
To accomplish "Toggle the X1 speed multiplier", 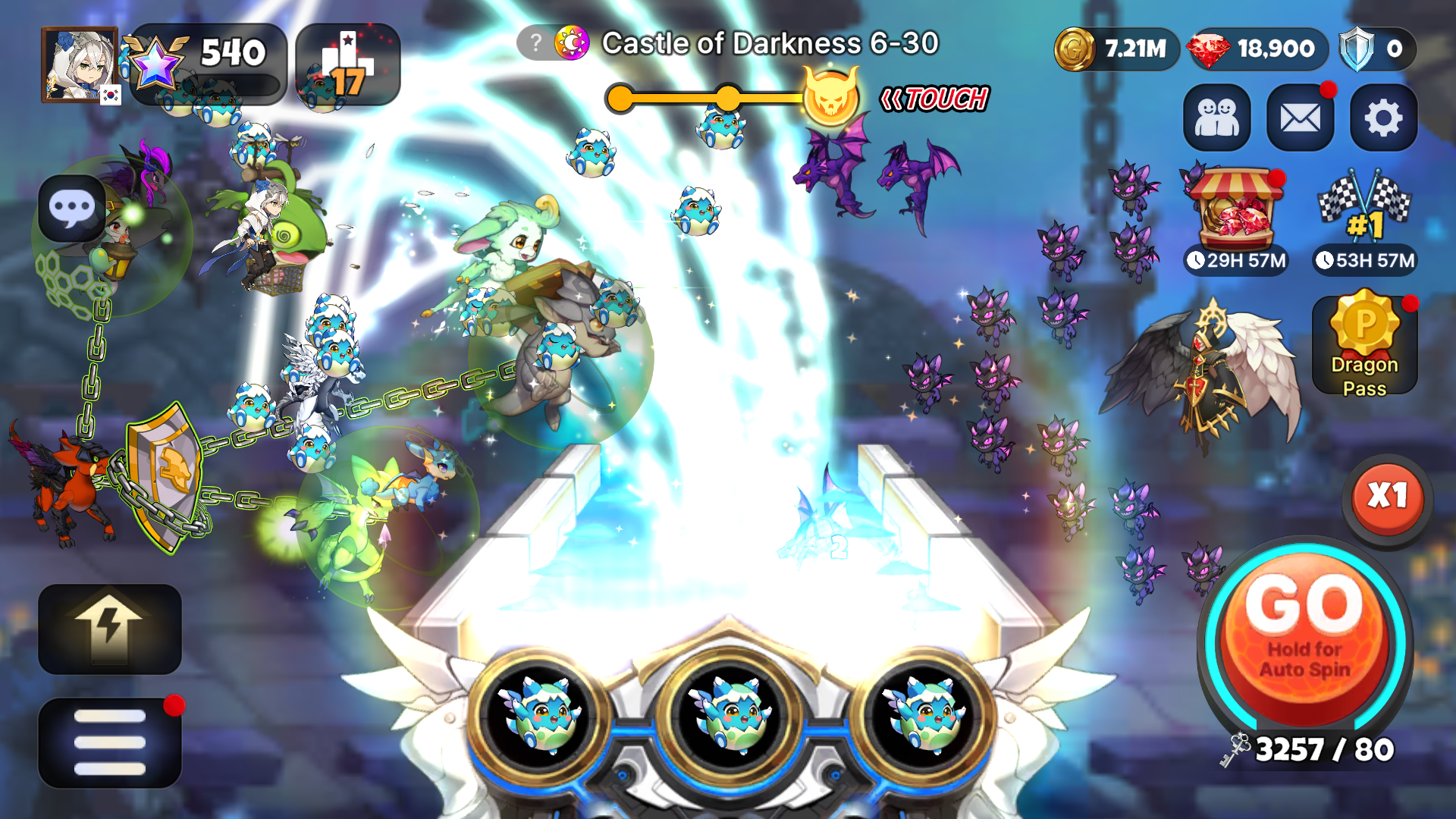I will tap(1387, 498).
